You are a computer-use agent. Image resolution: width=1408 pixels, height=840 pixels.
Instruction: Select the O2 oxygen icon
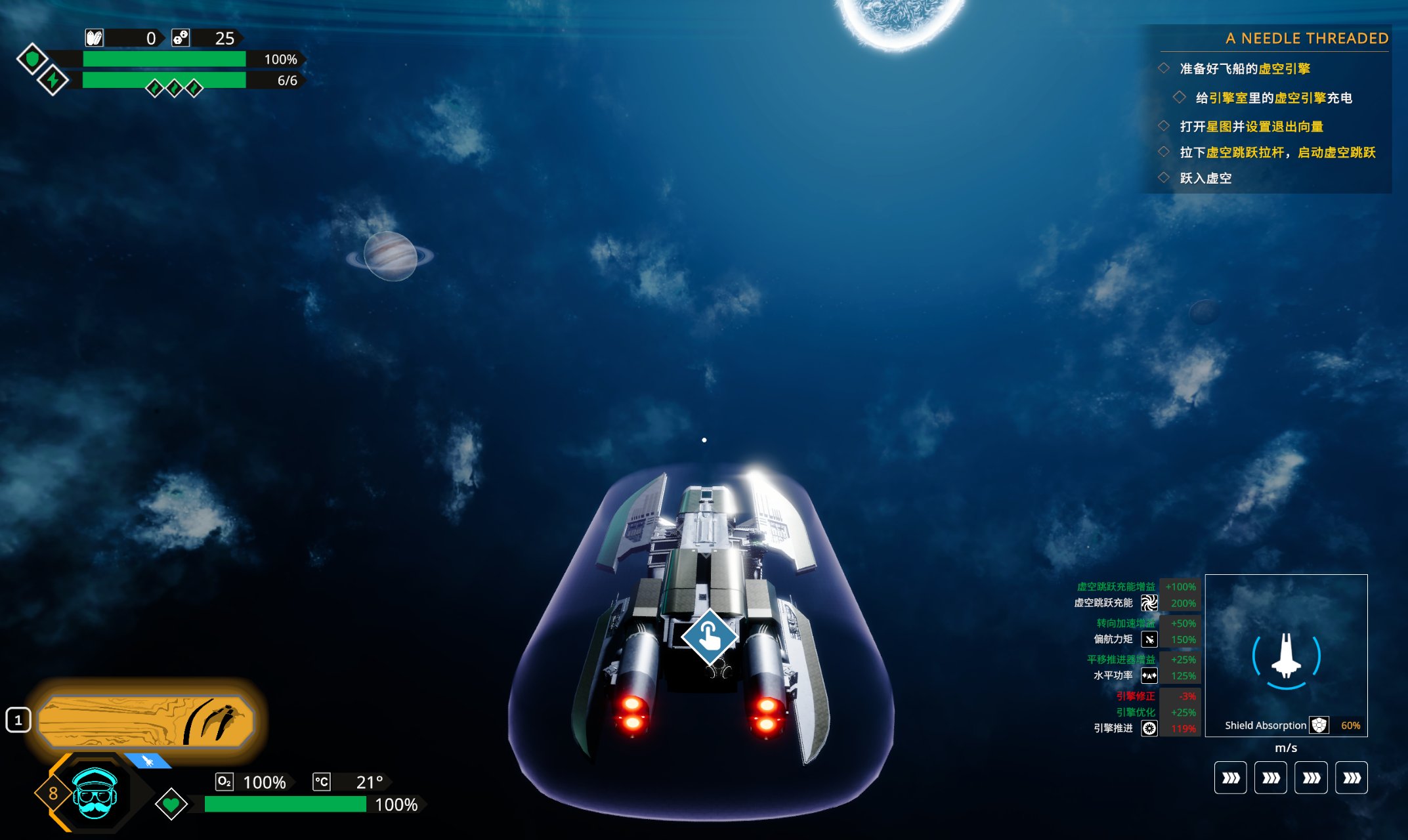click(x=224, y=782)
